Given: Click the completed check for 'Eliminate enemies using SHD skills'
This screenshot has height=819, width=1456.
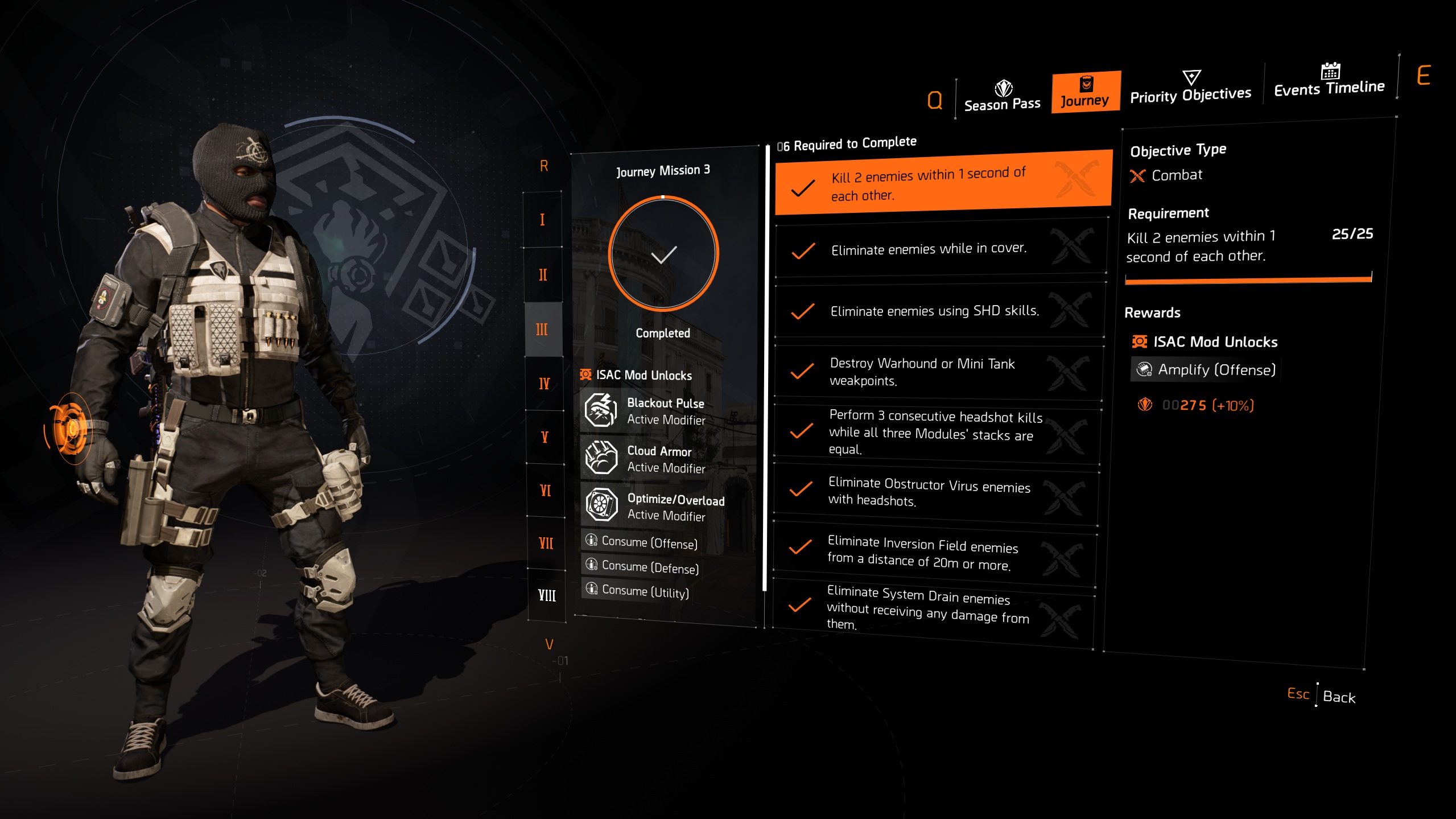Looking at the screenshot, I should (804, 311).
